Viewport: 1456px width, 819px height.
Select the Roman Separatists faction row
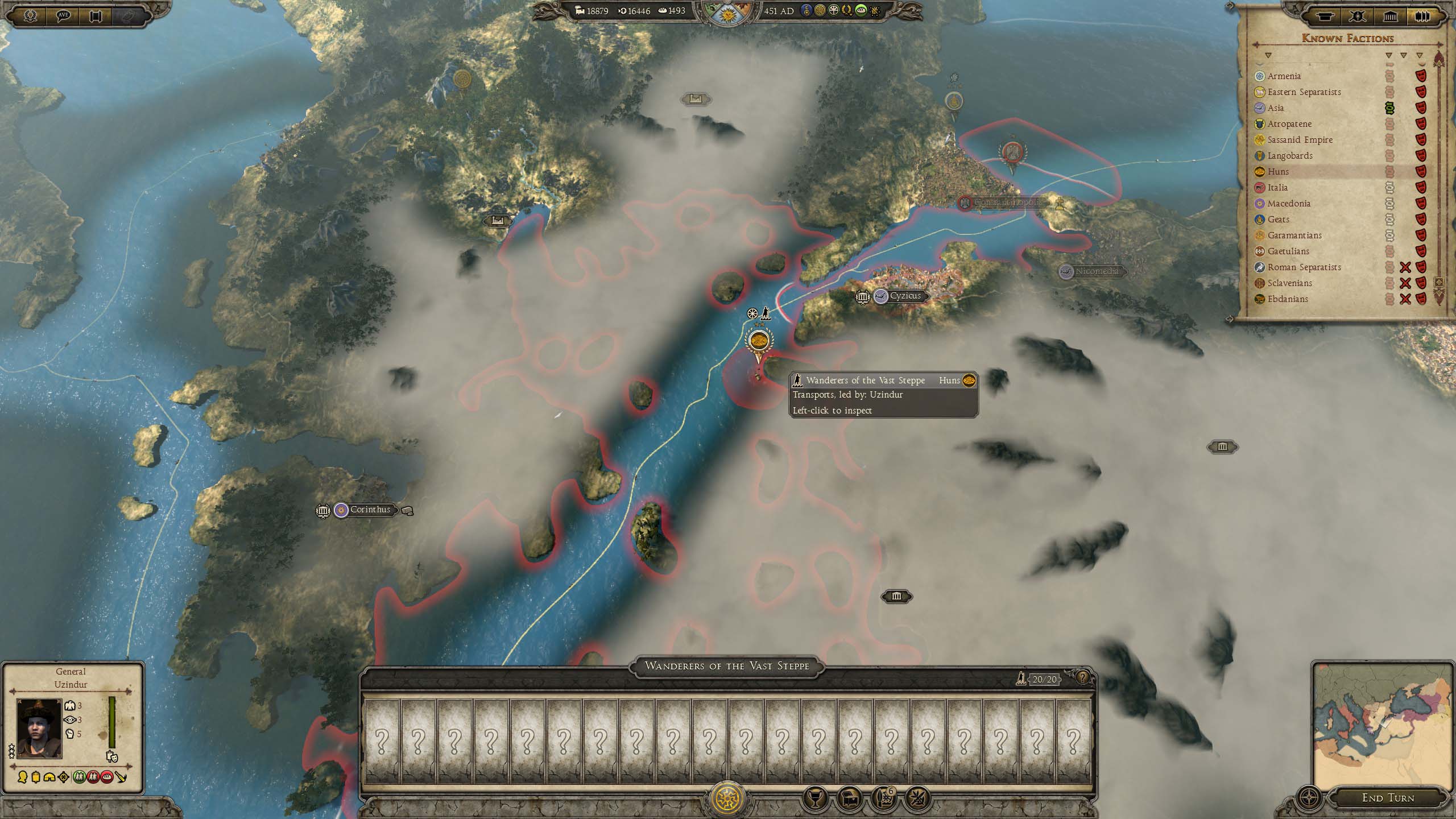click(1304, 267)
